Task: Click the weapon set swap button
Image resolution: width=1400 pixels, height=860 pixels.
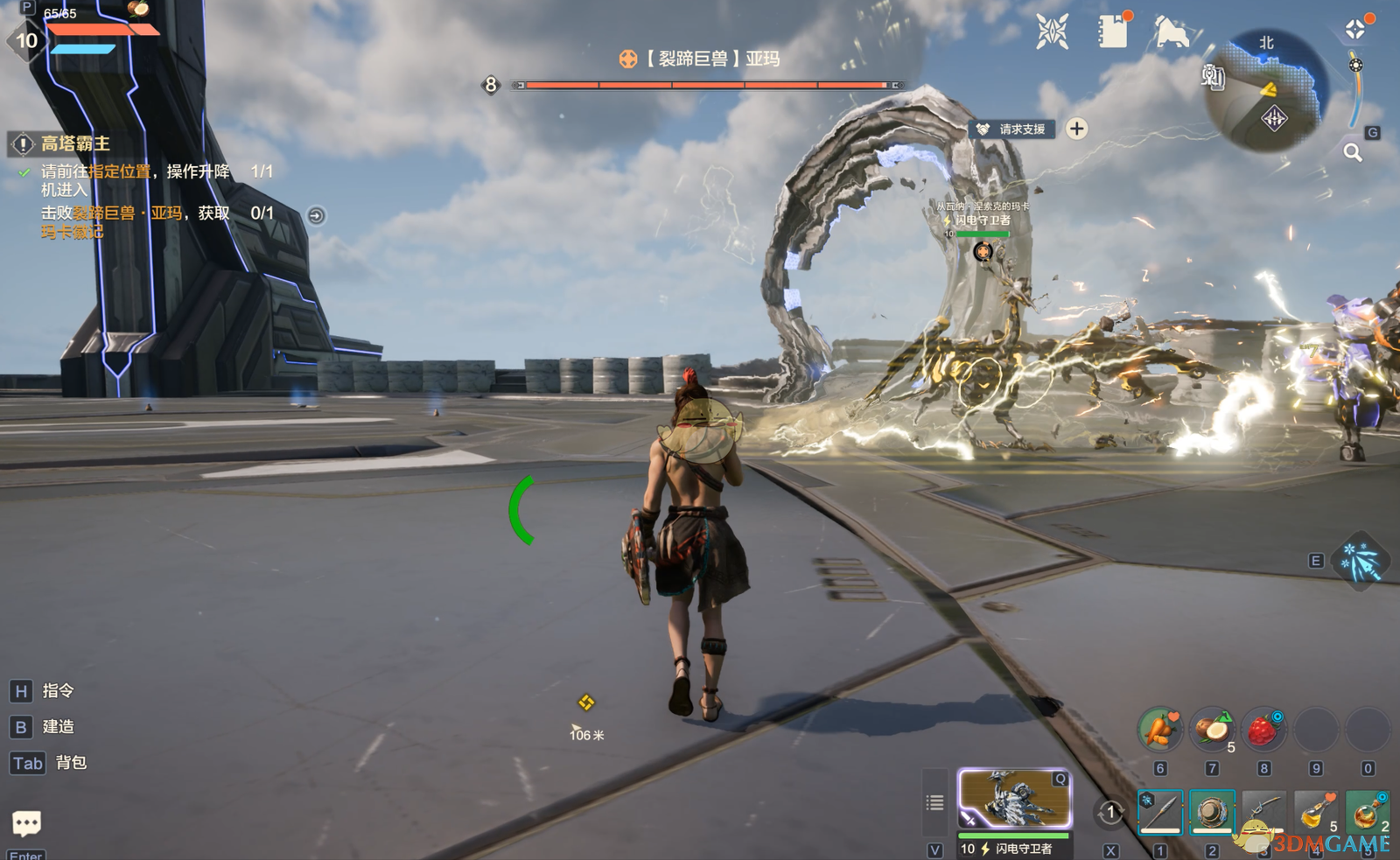Action: tap(1111, 813)
